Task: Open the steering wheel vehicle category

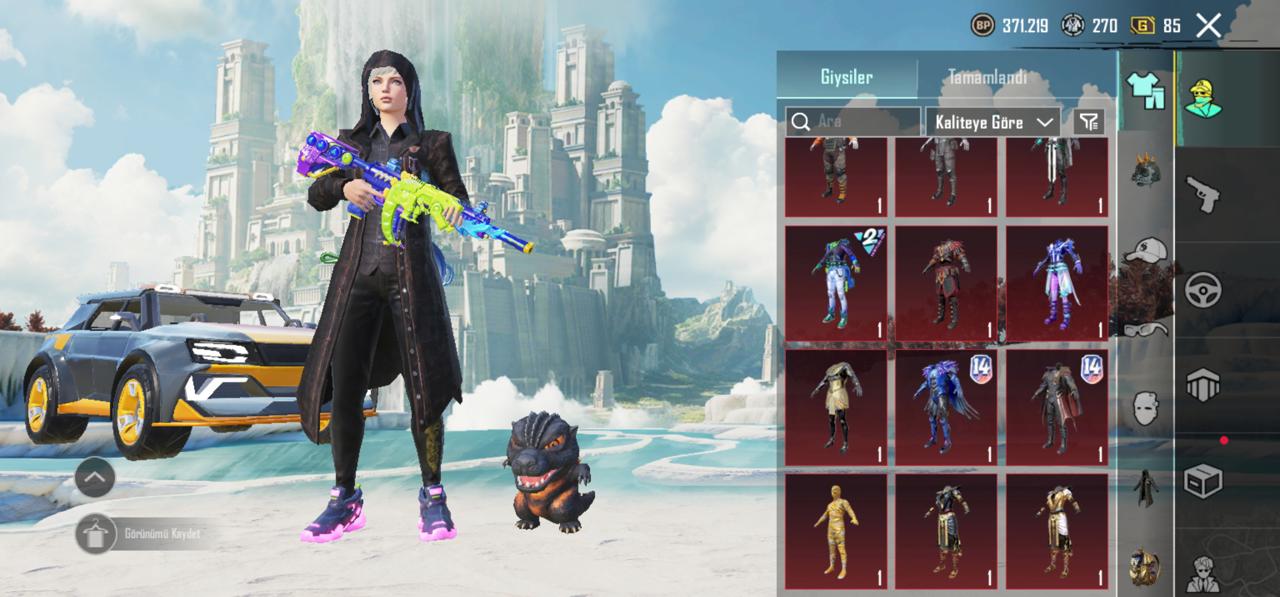Action: pos(1203,290)
